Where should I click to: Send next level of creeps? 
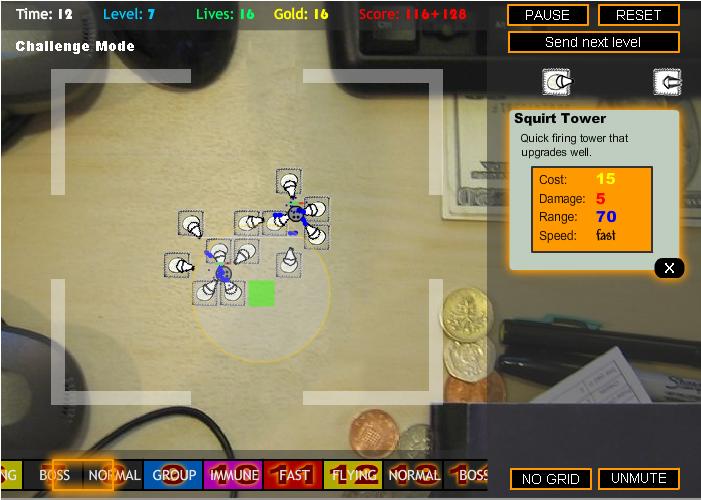click(593, 42)
